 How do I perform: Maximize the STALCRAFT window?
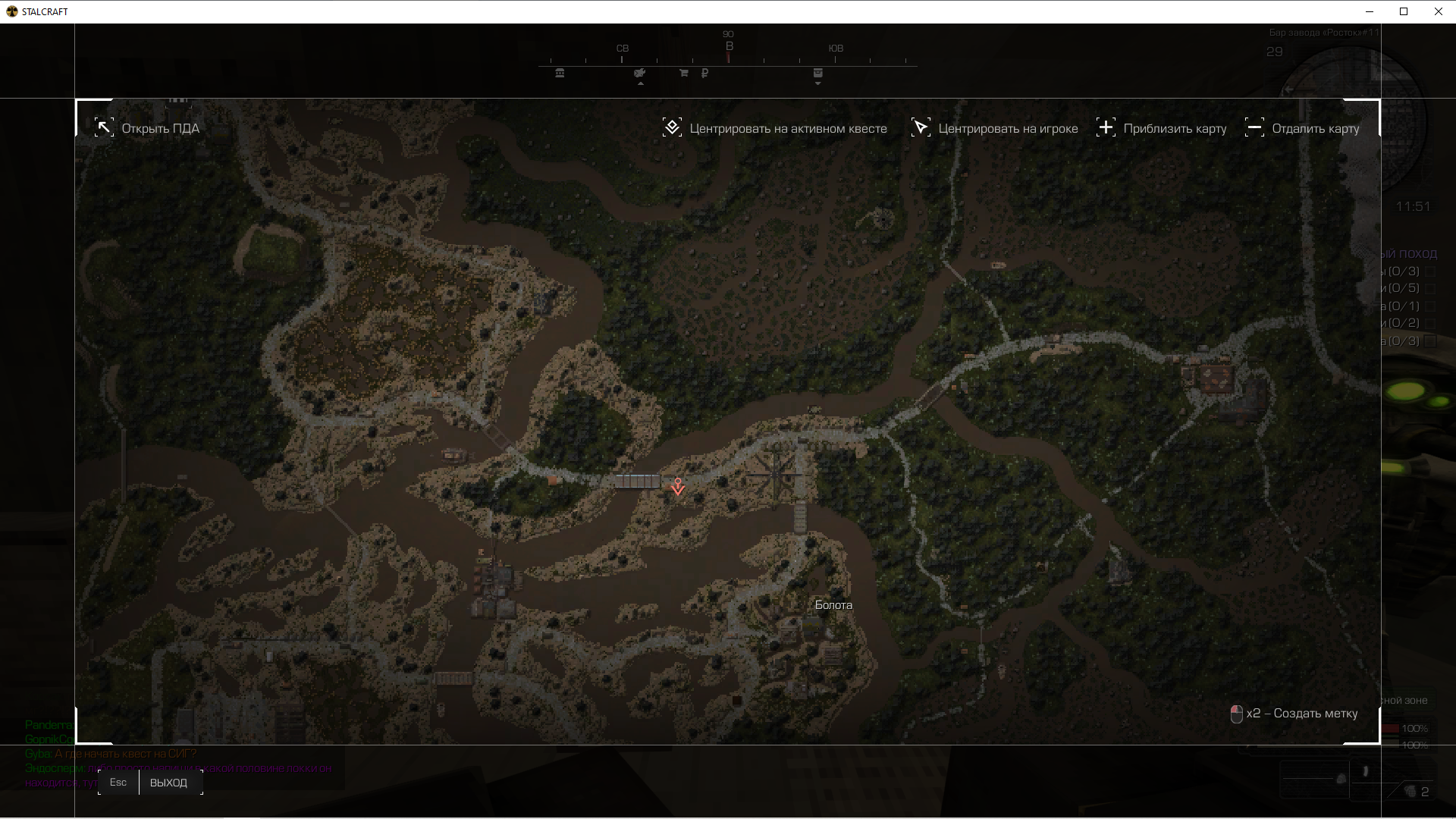point(1404,11)
